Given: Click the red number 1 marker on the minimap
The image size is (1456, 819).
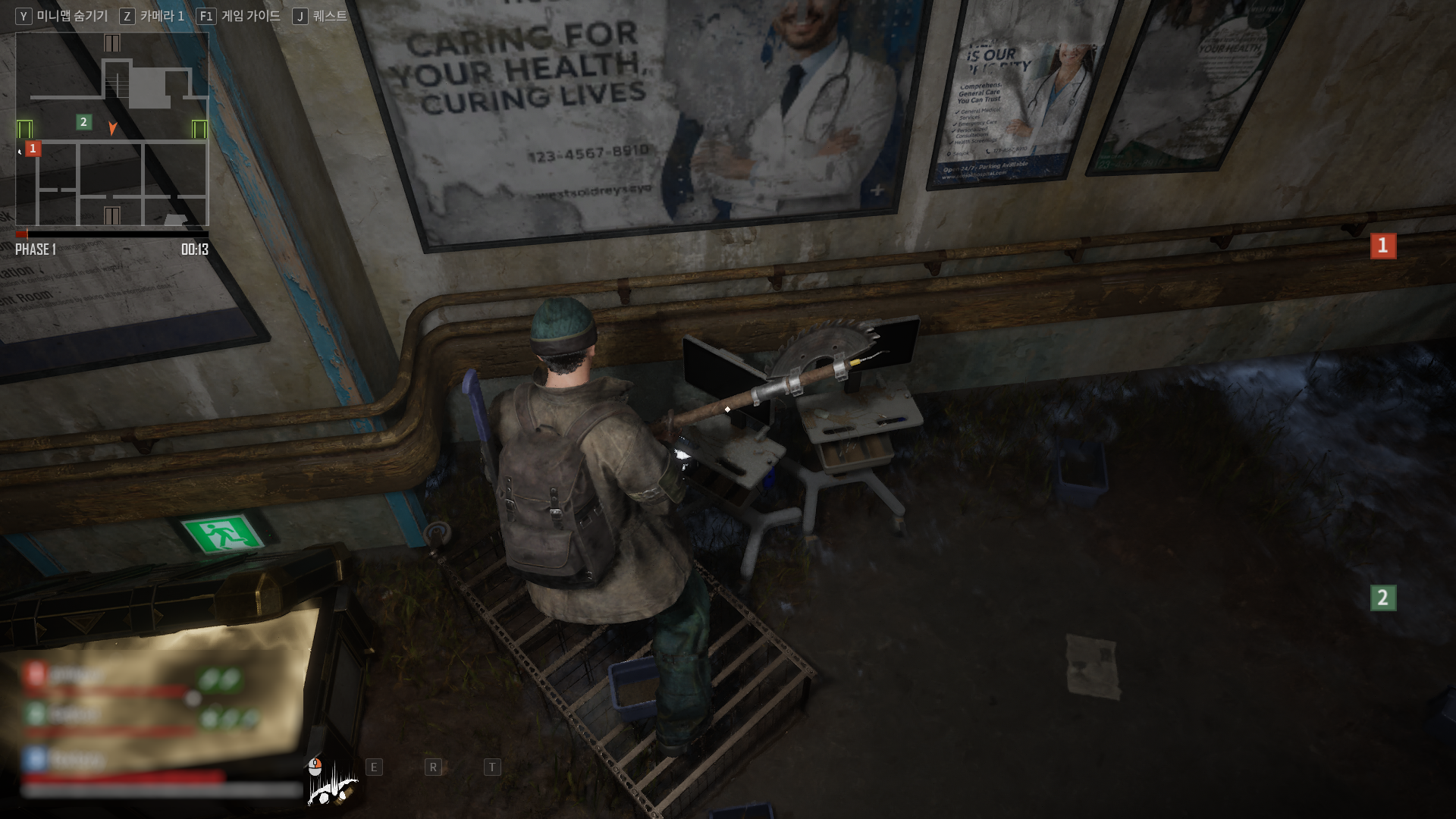Looking at the screenshot, I should coord(33,149).
